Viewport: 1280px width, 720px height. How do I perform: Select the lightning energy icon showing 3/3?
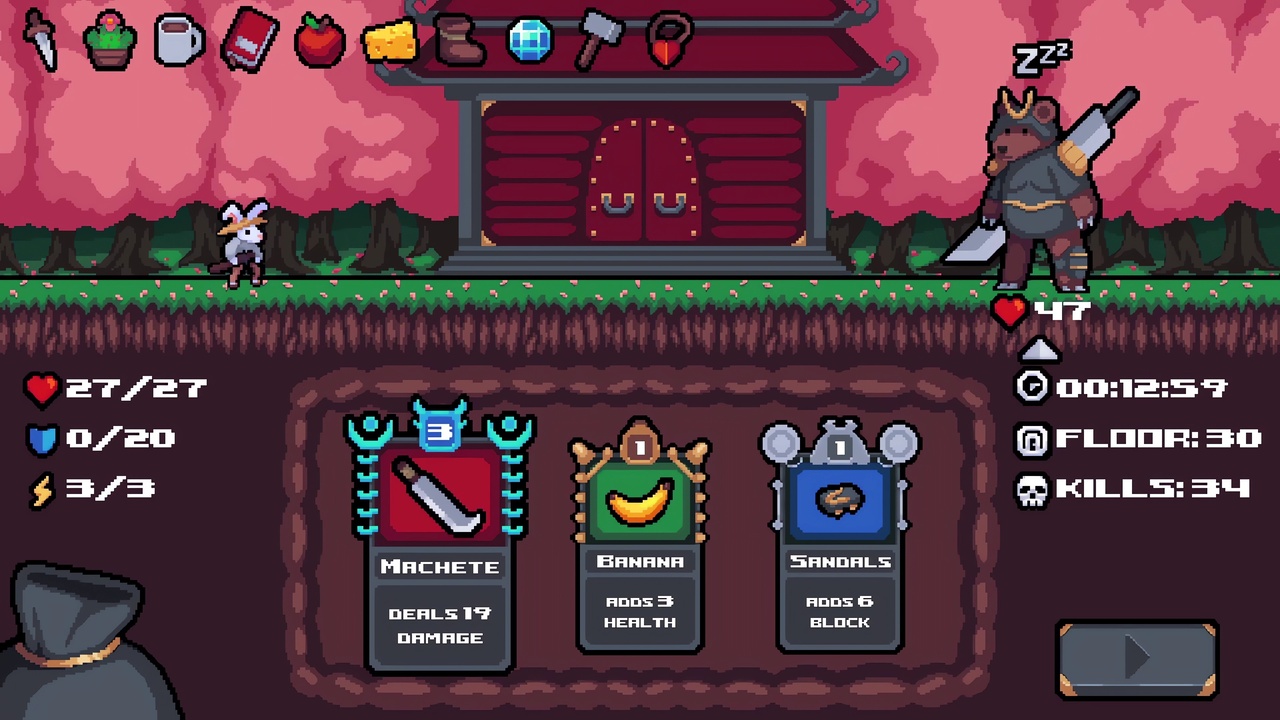(x=42, y=489)
